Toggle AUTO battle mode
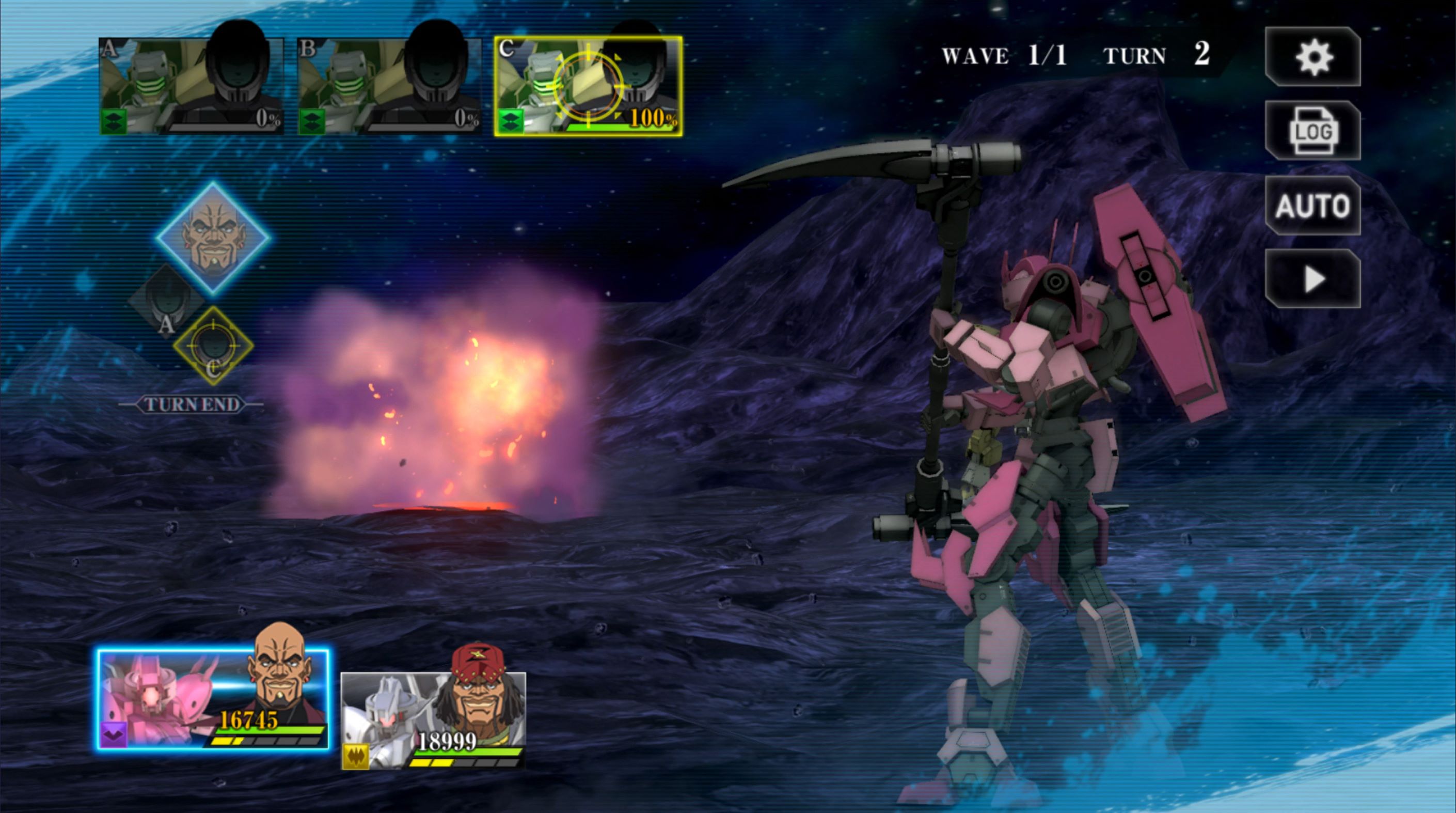This screenshot has width=1456, height=813. [x=1312, y=205]
